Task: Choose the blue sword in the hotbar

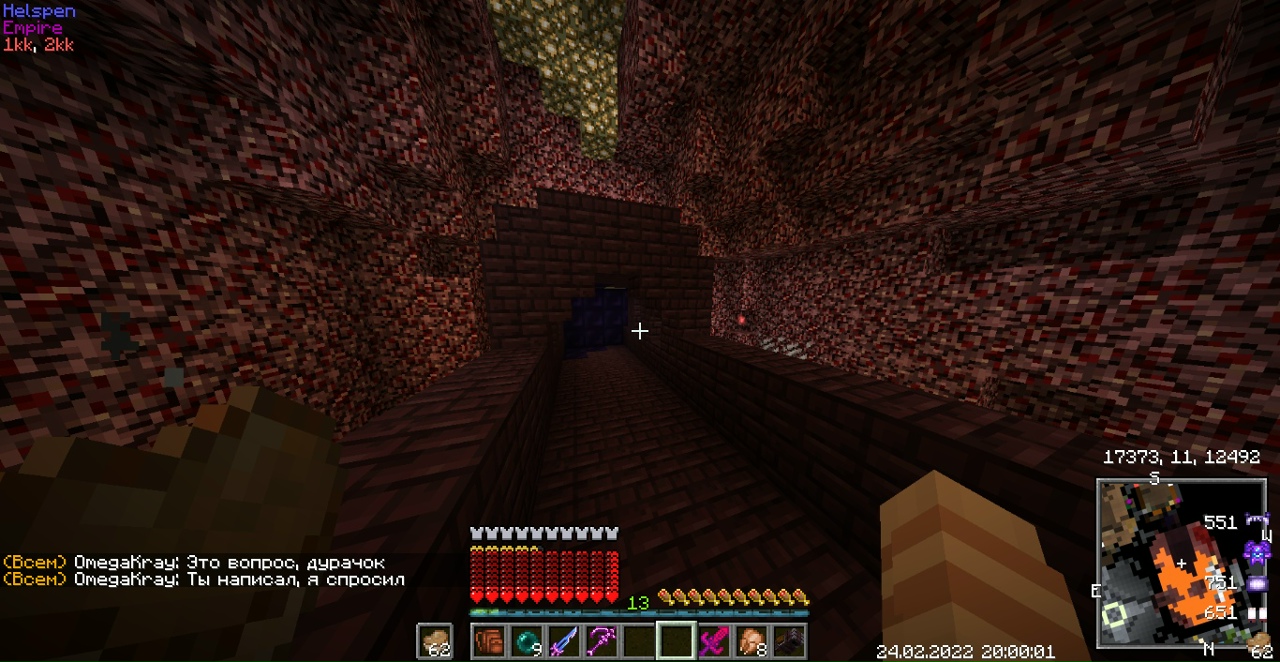Action: (x=563, y=640)
